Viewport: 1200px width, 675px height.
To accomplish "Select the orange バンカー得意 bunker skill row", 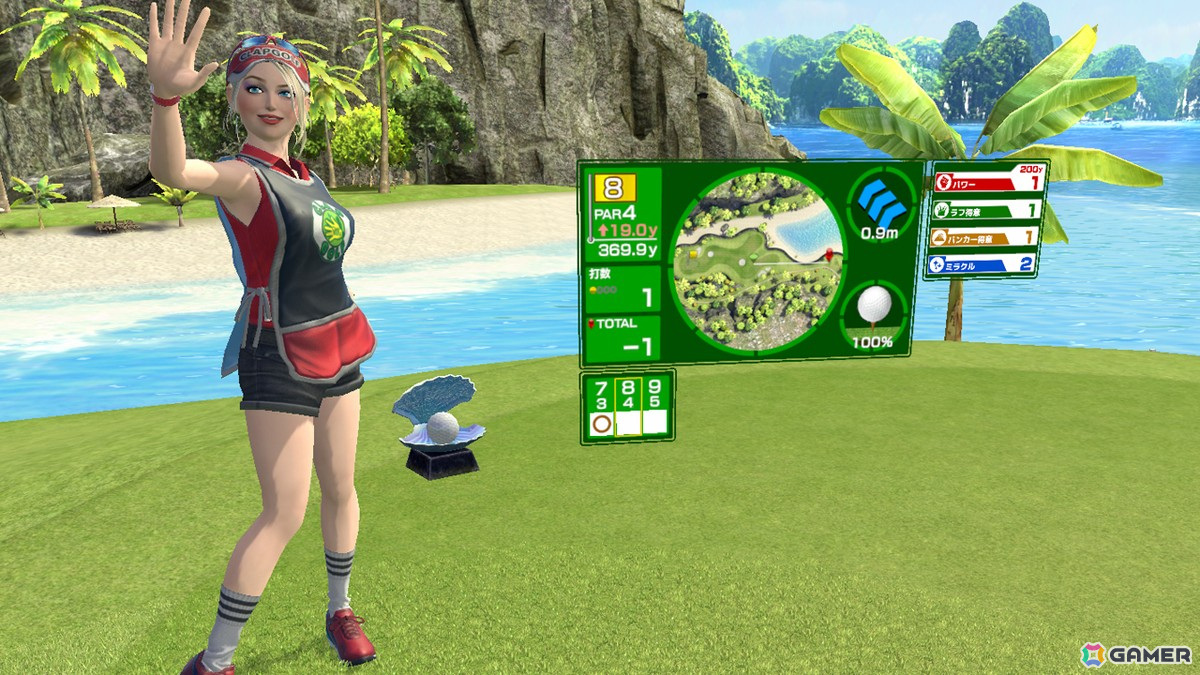I will [984, 237].
